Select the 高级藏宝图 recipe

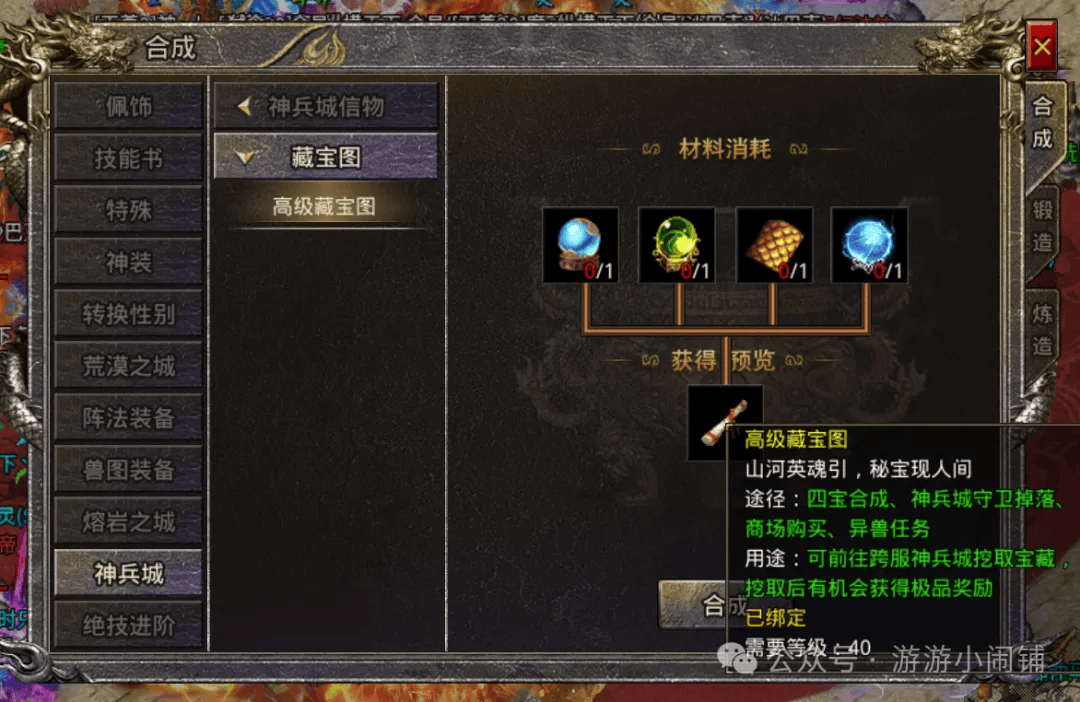pos(324,207)
